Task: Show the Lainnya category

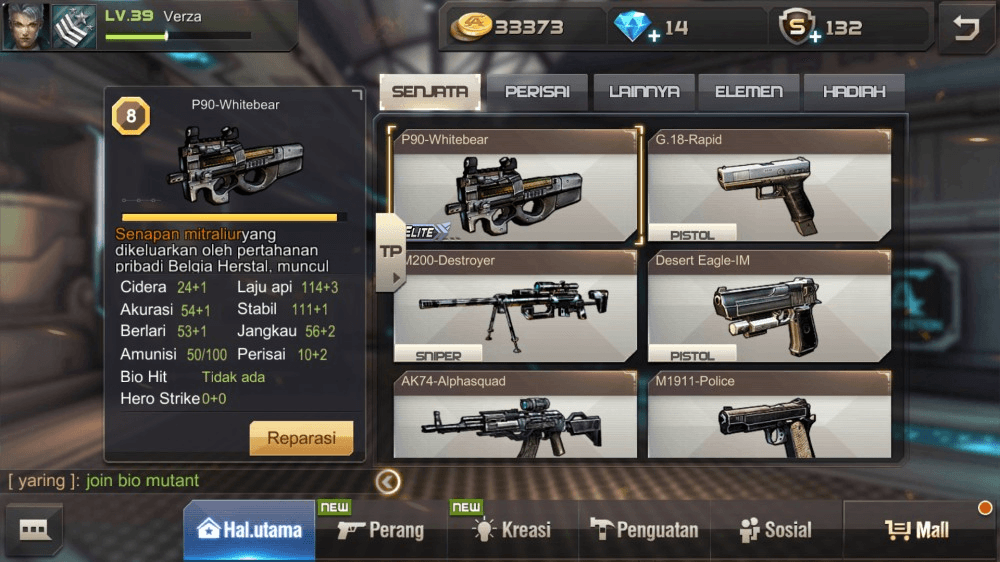Action: [x=644, y=92]
